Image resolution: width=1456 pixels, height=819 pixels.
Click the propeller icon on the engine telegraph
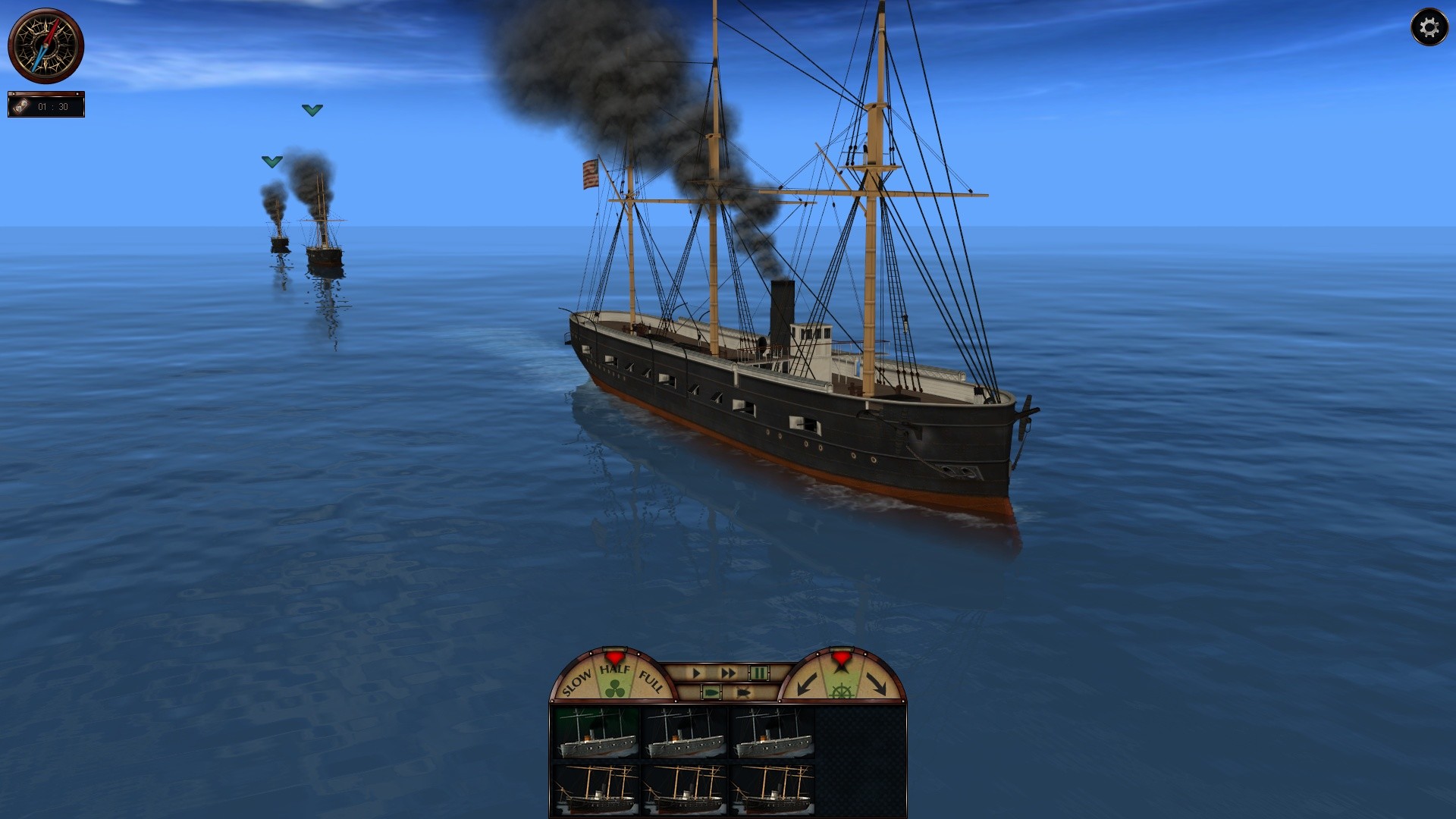[x=613, y=689]
